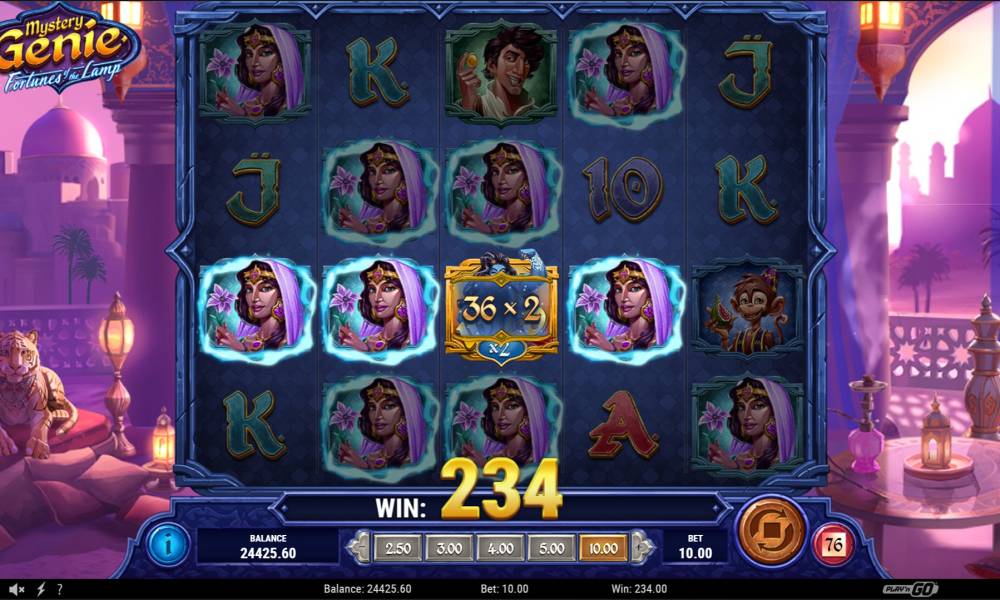This screenshot has height=600, width=1000.
Task: Choose the 3.00 bet value
Action: coord(448,547)
